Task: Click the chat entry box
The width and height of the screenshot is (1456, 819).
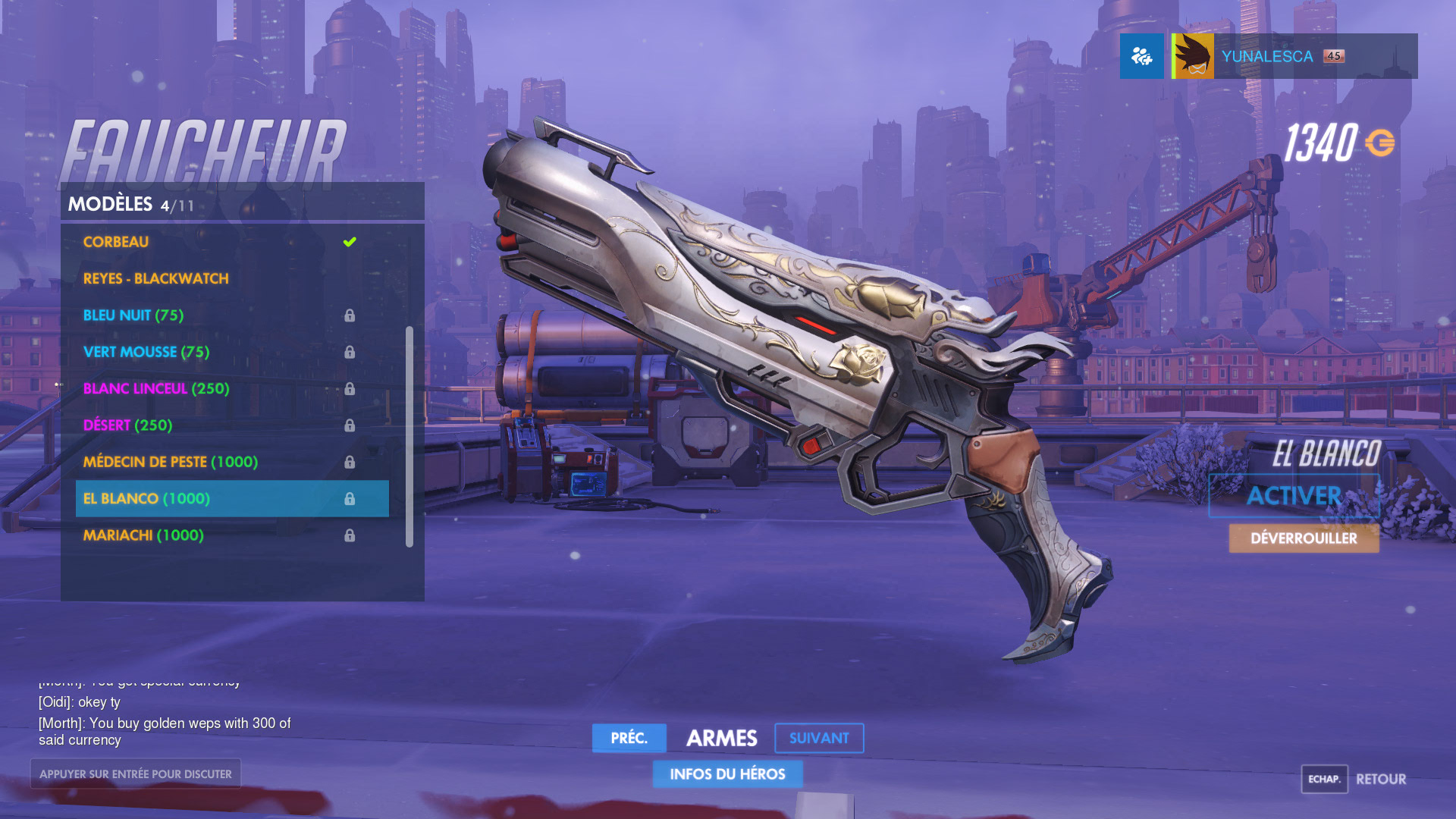Action: [136, 773]
